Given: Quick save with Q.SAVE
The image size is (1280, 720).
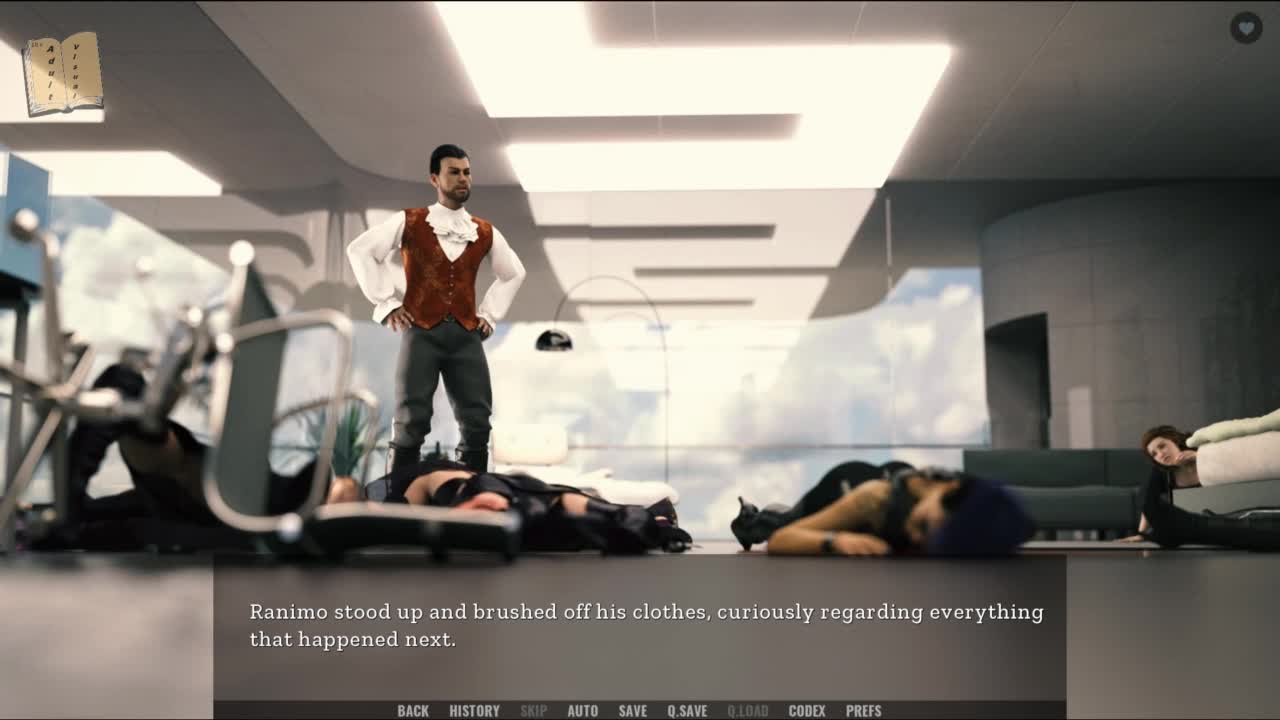Looking at the screenshot, I should 687,711.
